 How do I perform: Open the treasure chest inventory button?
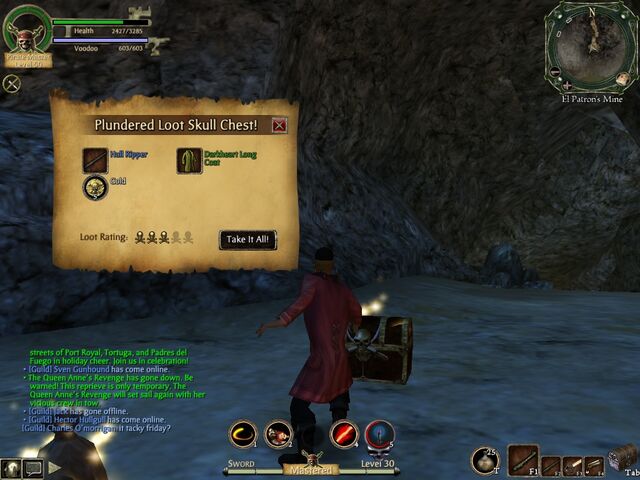[622, 457]
